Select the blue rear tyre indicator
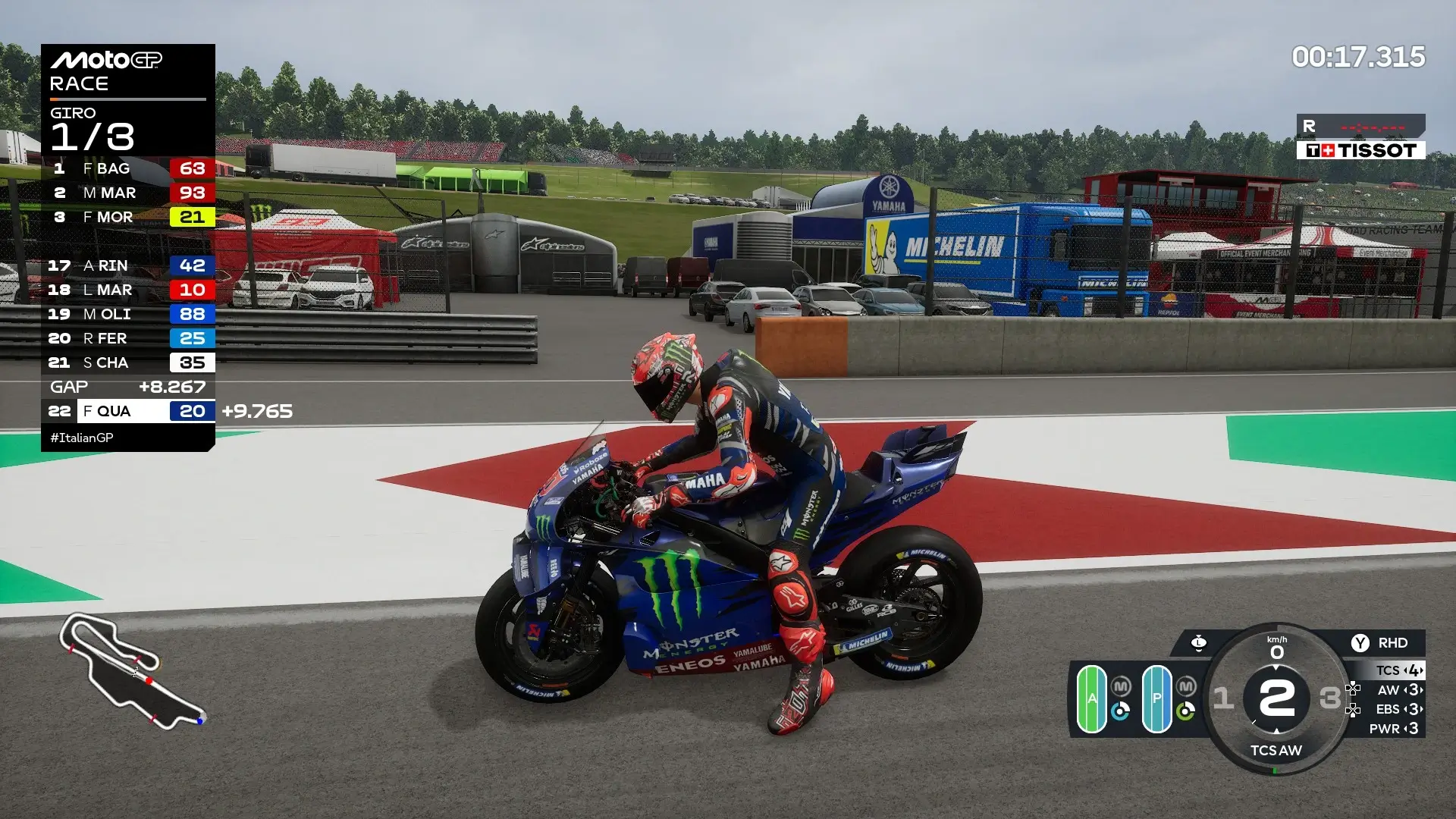The height and width of the screenshot is (819, 1456). tap(1156, 698)
